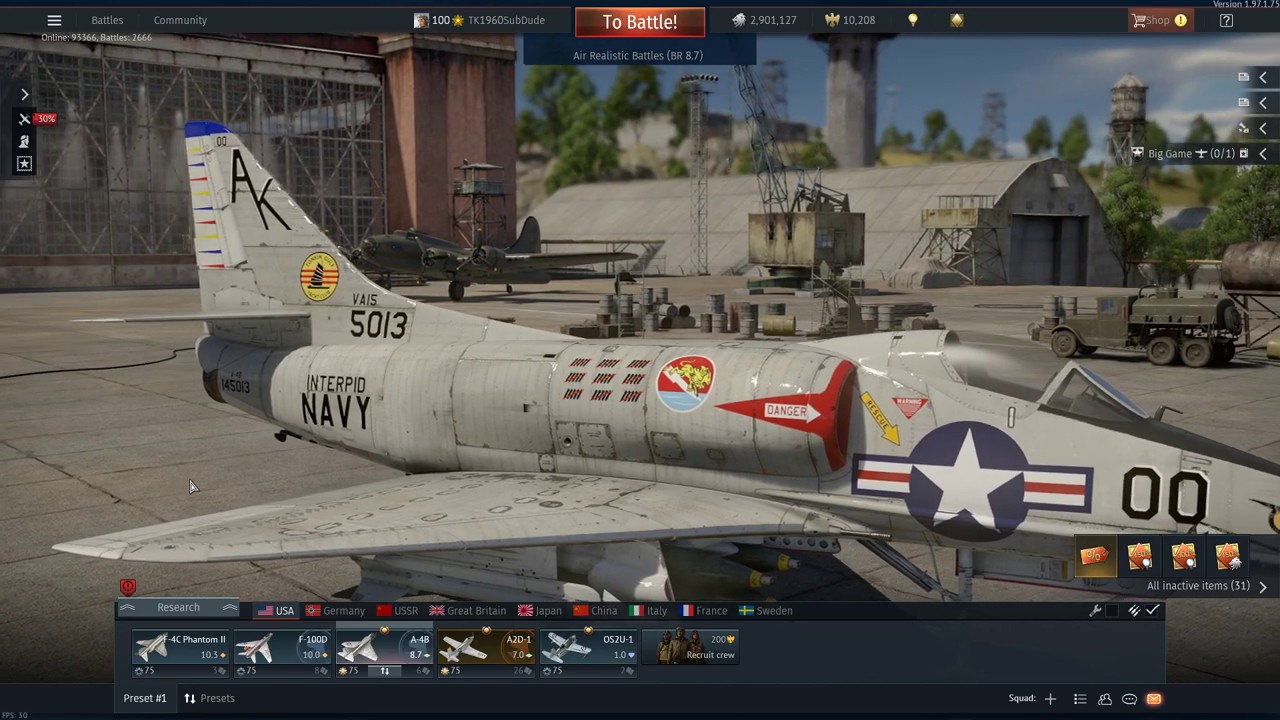Recruit a new crew slot

pos(691,648)
